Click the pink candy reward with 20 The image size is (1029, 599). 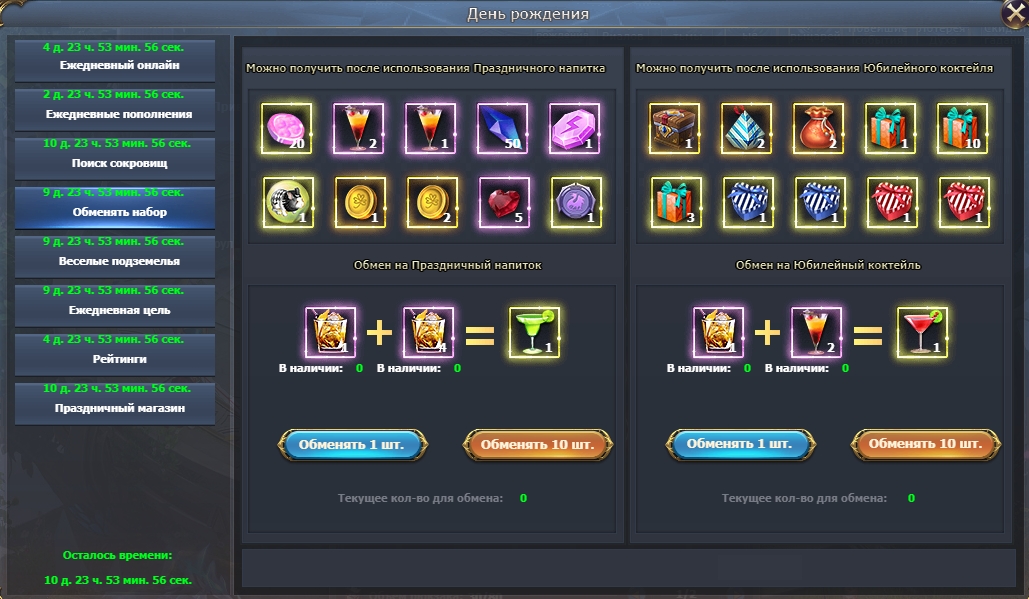tap(286, 129)
